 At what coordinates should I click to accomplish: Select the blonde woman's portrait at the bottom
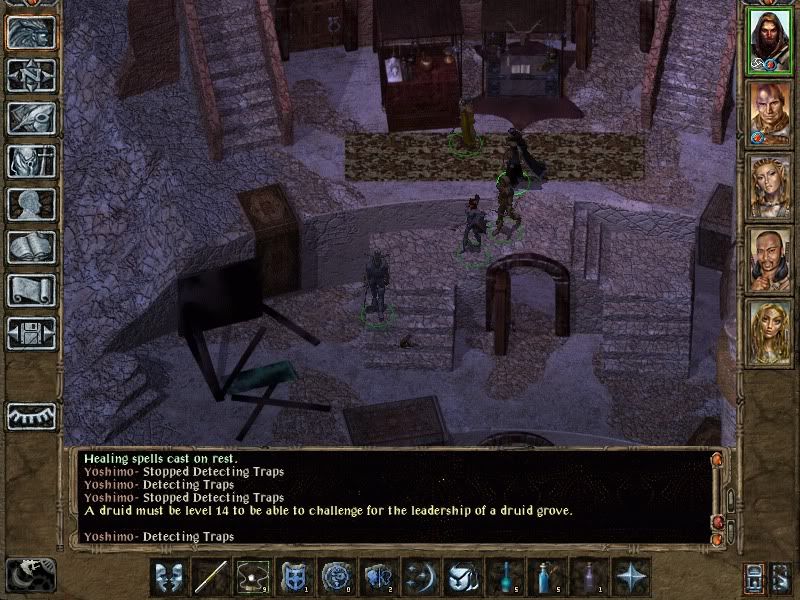[x=769, y=332]
